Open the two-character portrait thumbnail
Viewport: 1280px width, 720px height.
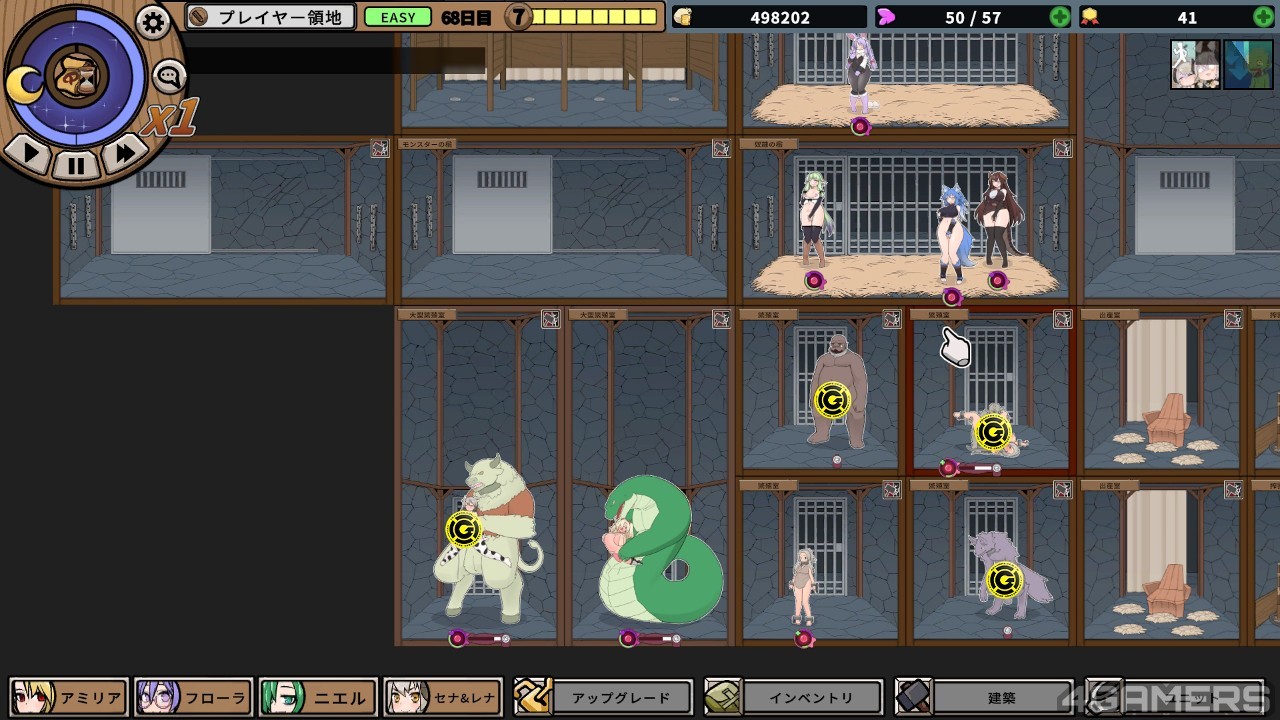pyautogui.click(x=1195, y=65)
